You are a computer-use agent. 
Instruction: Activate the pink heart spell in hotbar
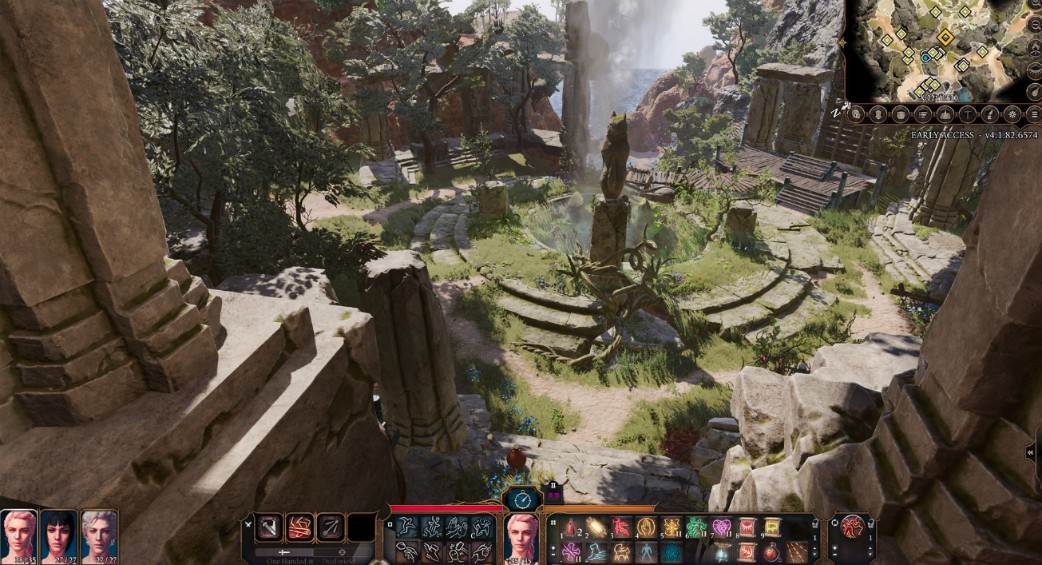point(721,528)
